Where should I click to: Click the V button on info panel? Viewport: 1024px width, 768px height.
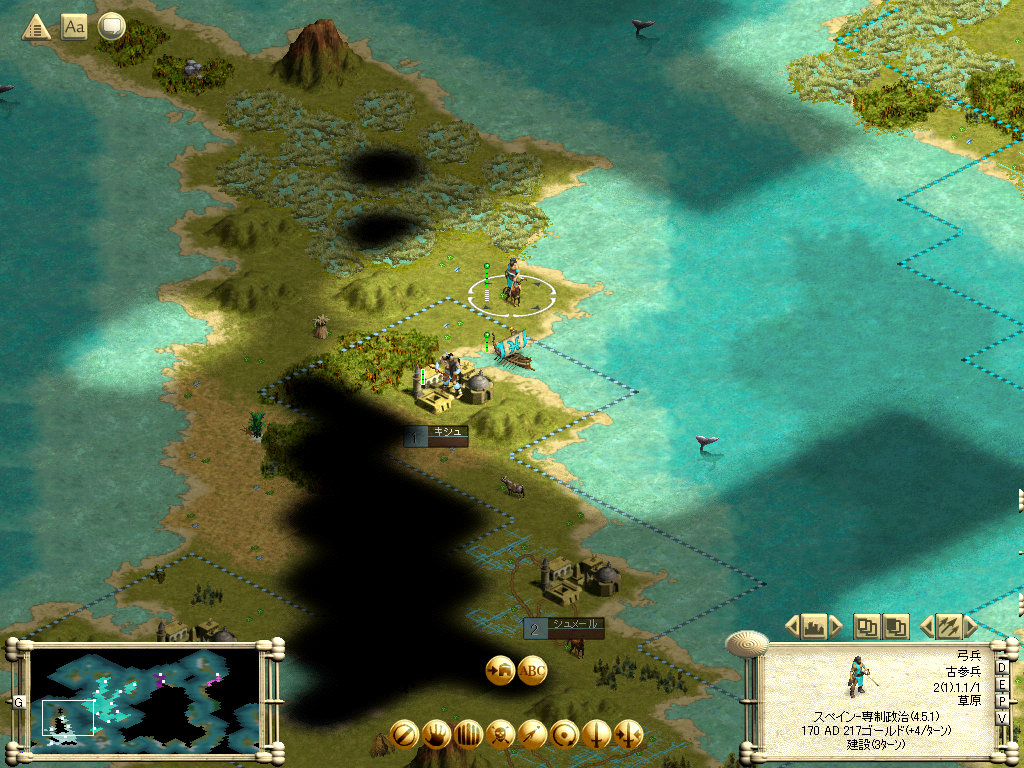coord(1002,718)
